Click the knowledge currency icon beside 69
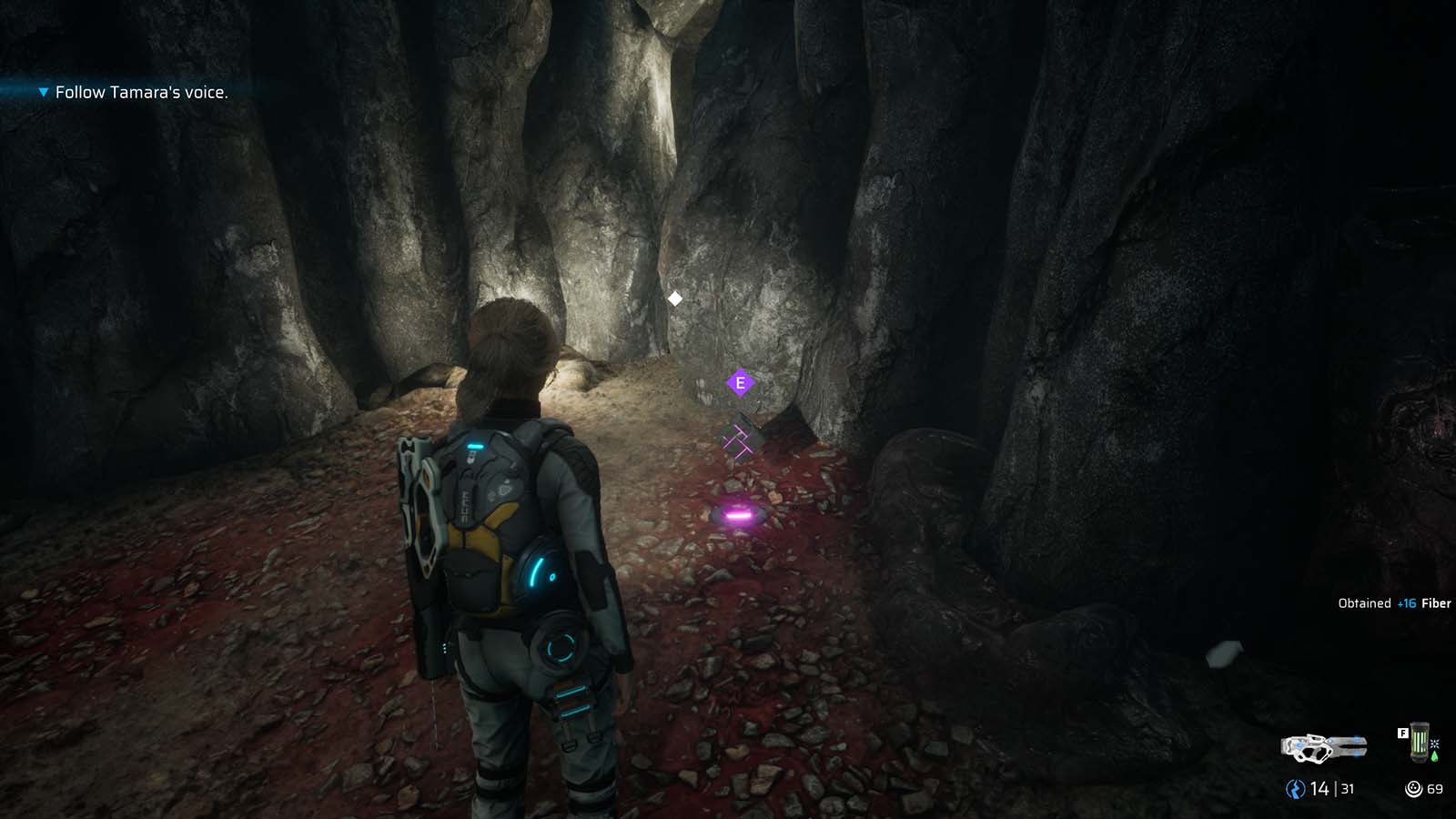 coord(1415,789)
